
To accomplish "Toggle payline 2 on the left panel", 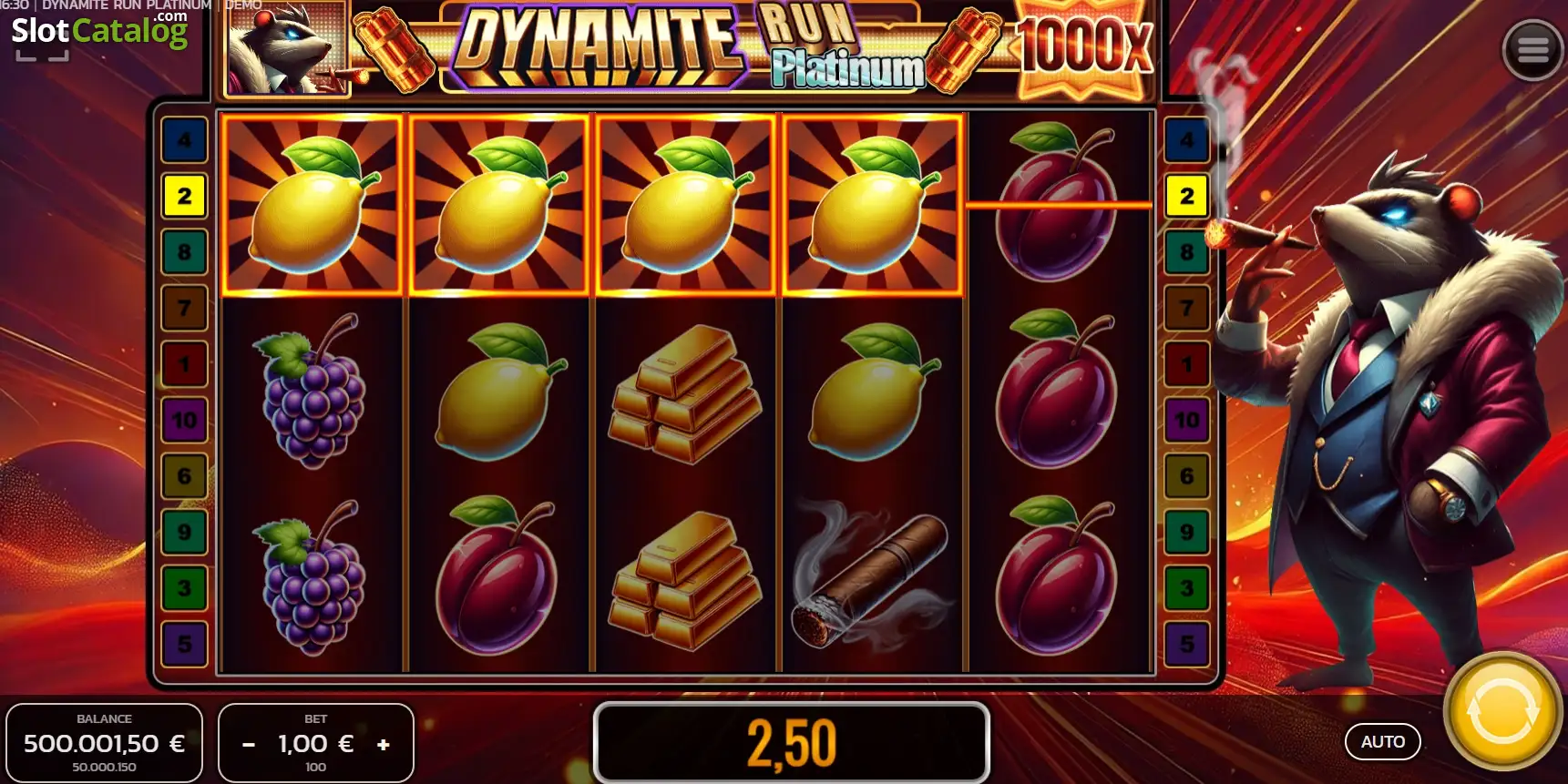I will click(184, 197).
